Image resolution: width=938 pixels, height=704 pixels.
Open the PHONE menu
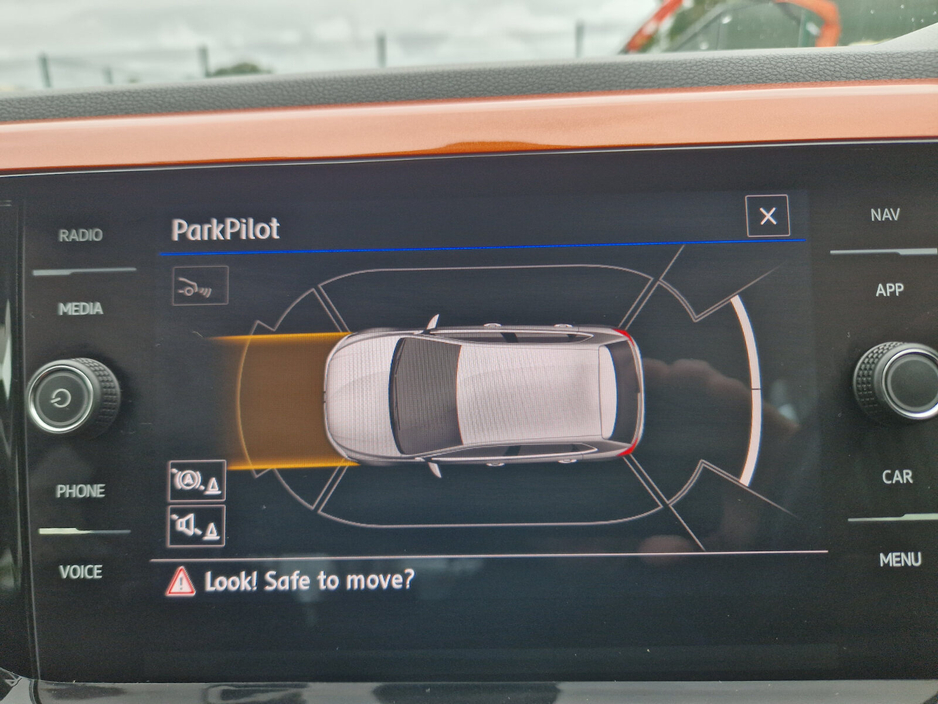[80, 491]
